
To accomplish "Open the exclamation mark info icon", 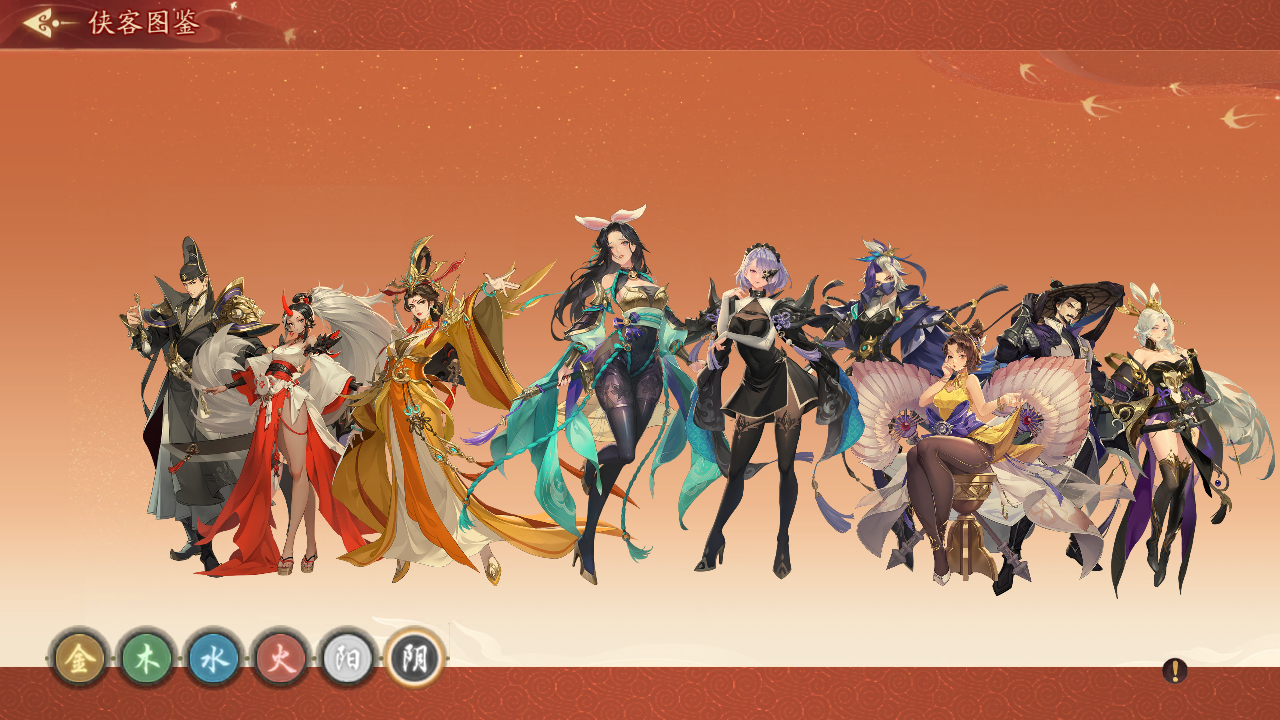I will [x=1175, y=671].
